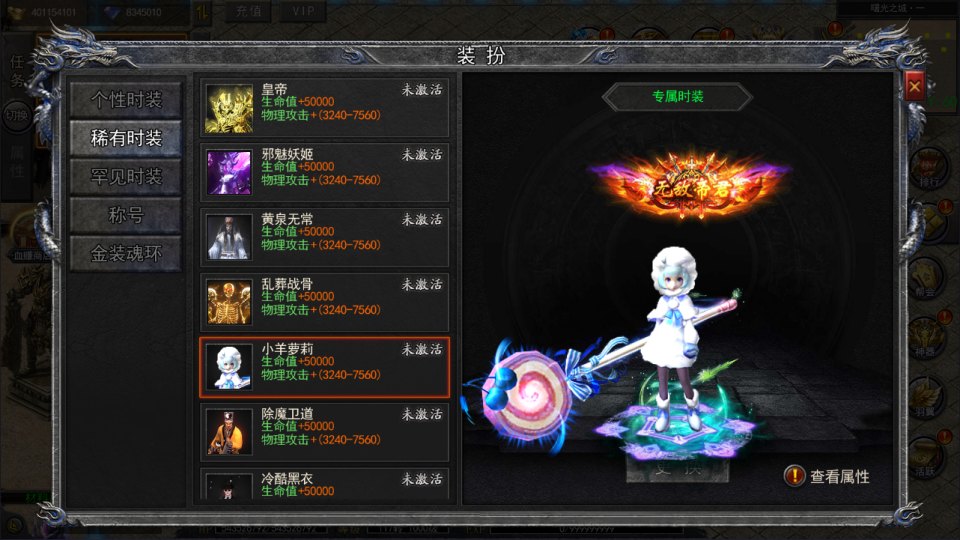Switch to the 个性时装 tab
The height and width of the screenshot is (540, 960).
pos(125,100)
